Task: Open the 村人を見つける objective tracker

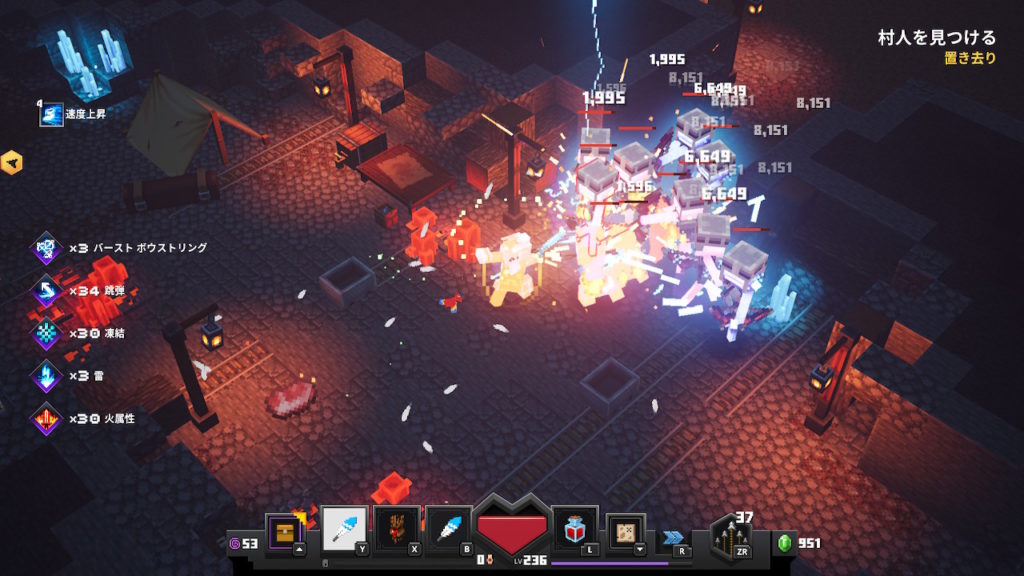Action: (x=936, y=38)
